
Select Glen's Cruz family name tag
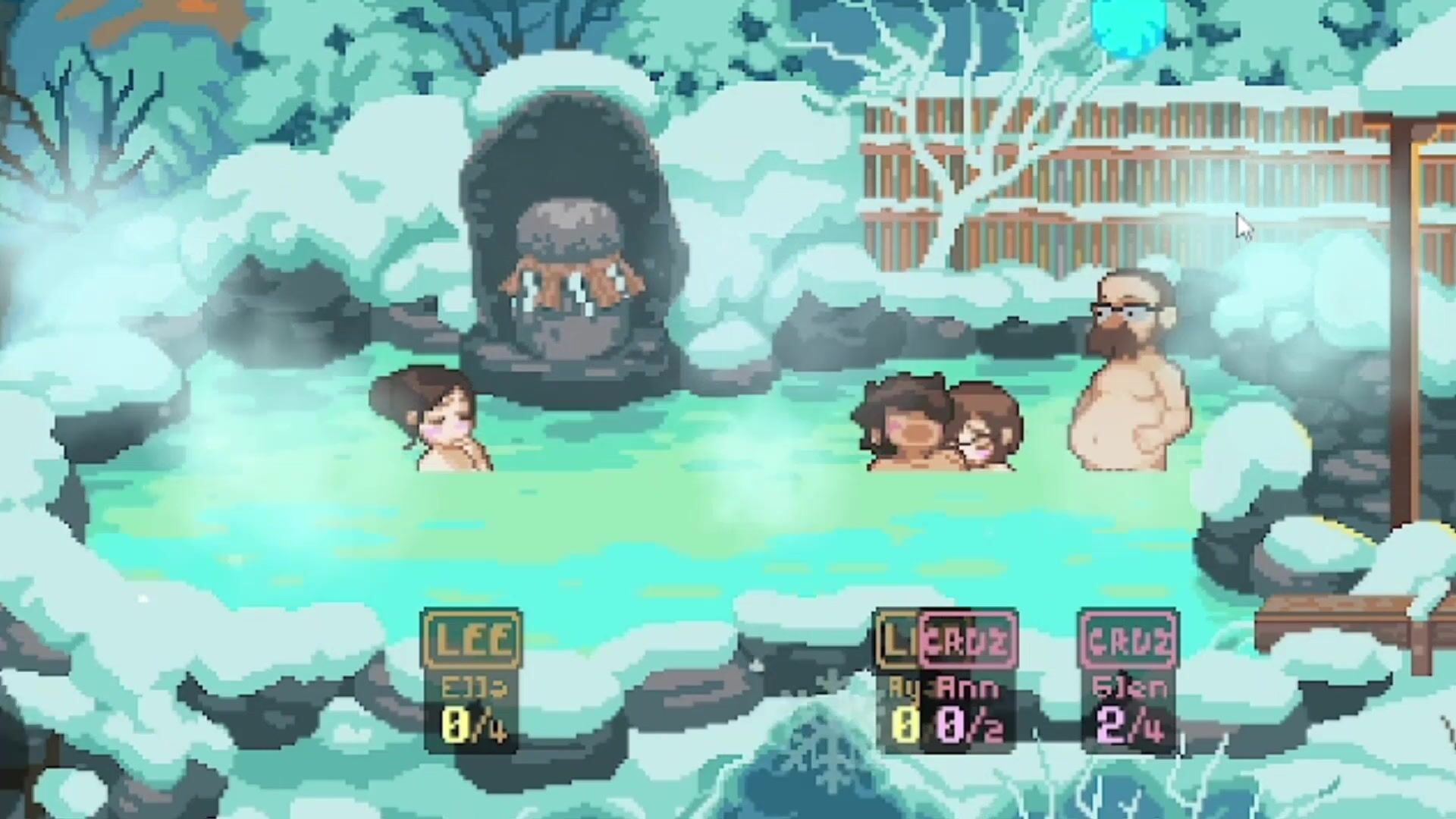coord(1128,642)
